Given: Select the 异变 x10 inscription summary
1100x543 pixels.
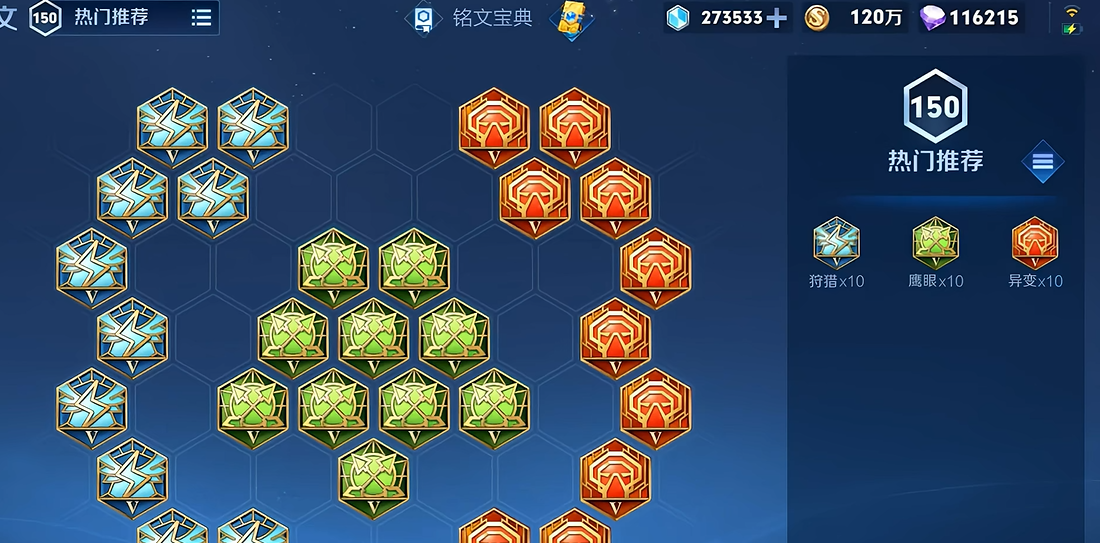Looking at the screenshot, I should (1035, 254).
